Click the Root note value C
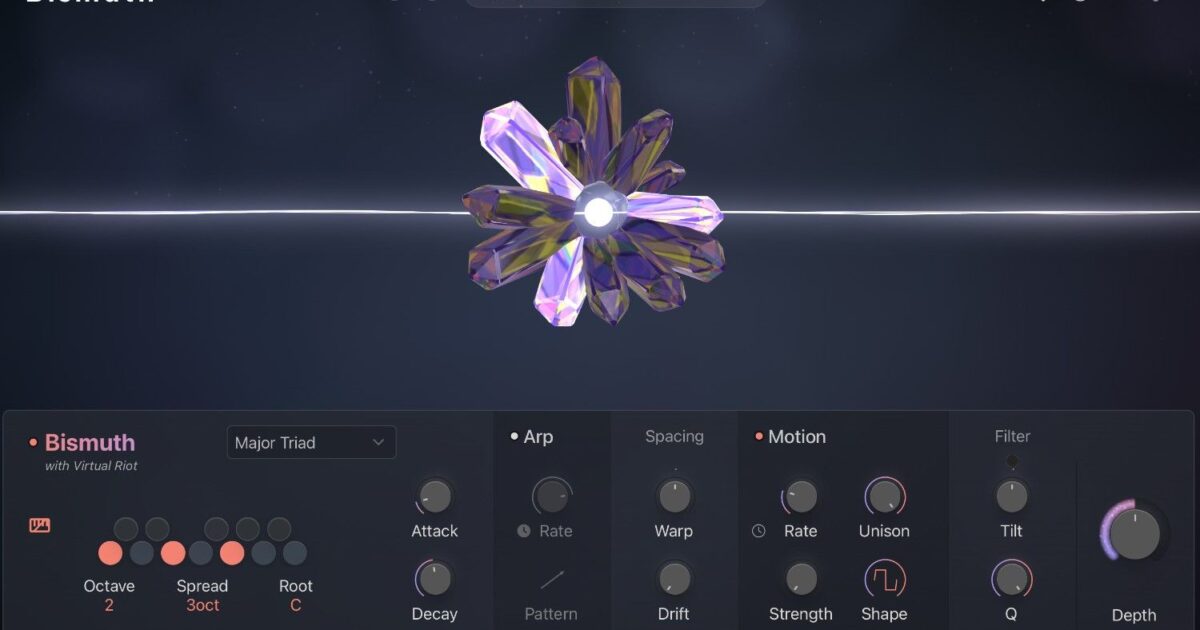Screen dimensions: 1200x630 click(x=296, y=605)
